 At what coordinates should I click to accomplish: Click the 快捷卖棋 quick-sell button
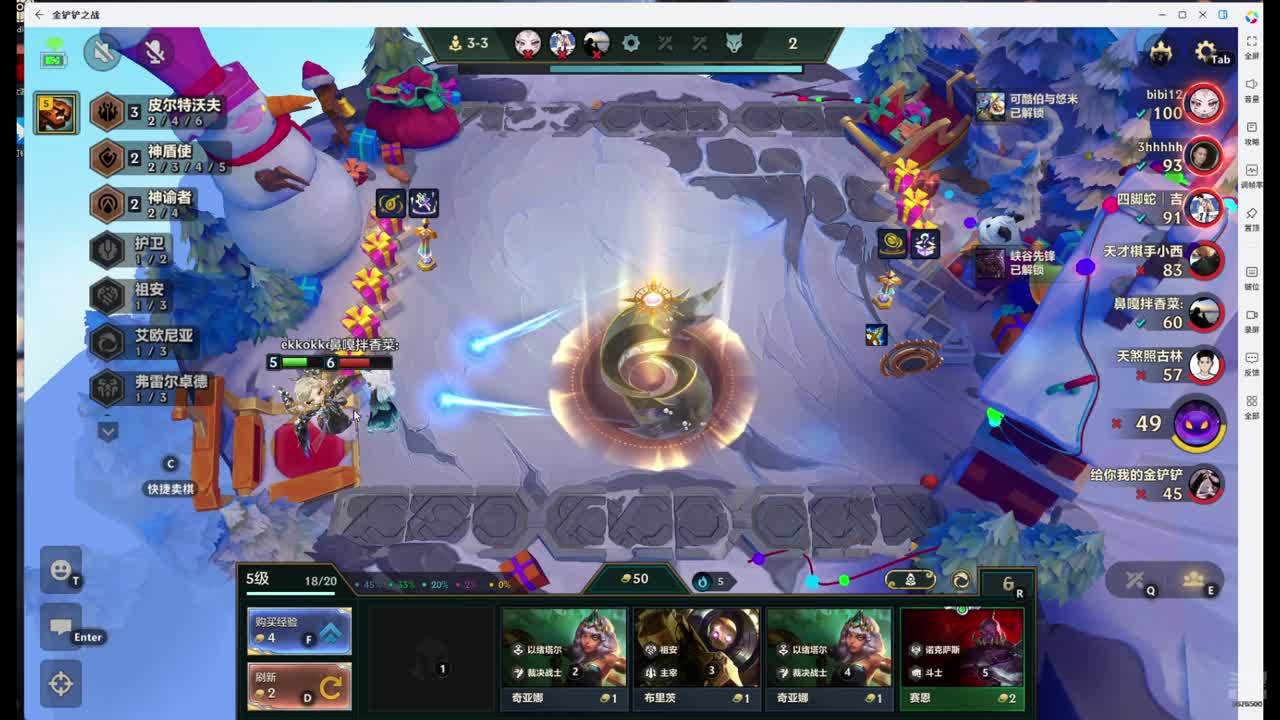click(171, 488)
